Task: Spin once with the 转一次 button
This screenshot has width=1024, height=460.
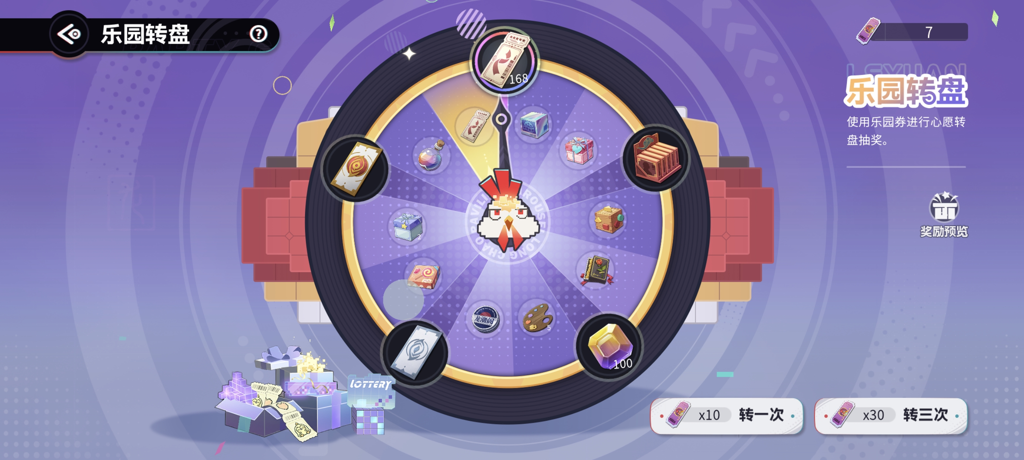Action: pos(726,414)
